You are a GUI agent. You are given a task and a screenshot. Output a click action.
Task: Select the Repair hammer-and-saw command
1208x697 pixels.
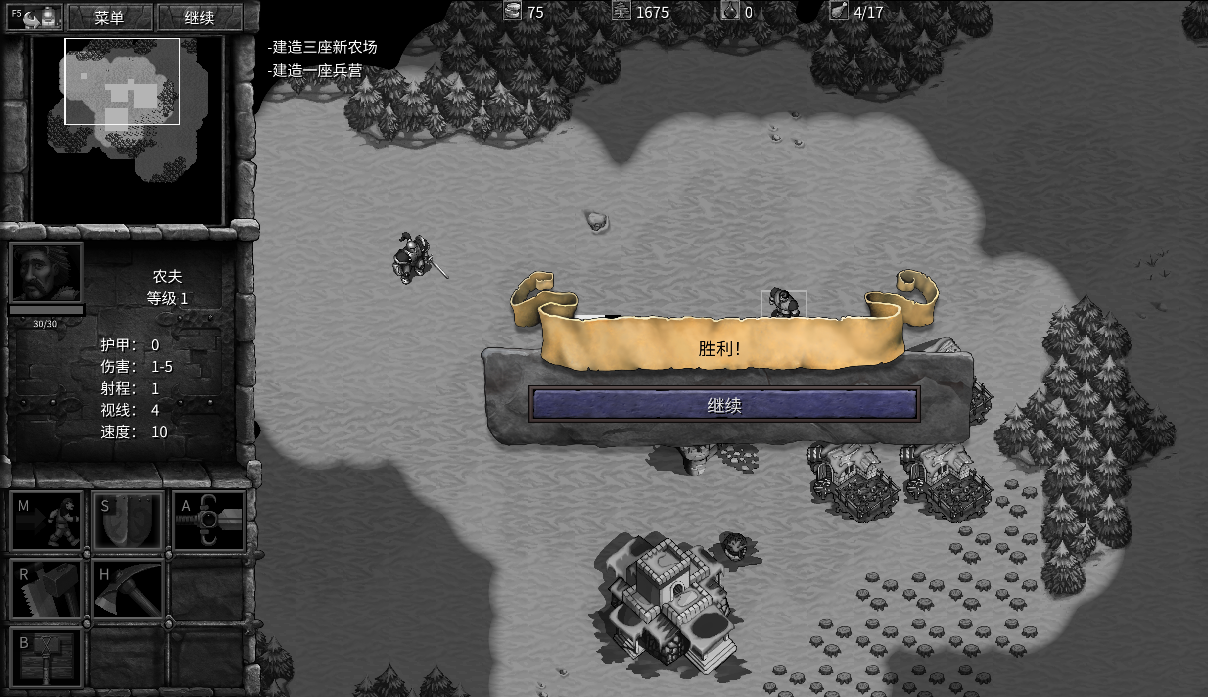(46, 589)
